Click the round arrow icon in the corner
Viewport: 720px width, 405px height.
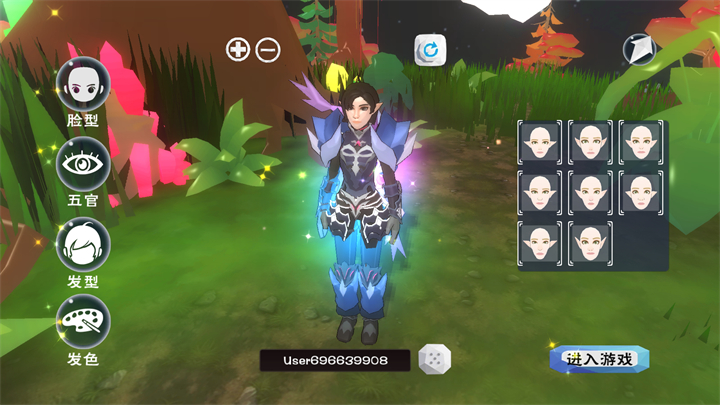(x=638, y=49)
